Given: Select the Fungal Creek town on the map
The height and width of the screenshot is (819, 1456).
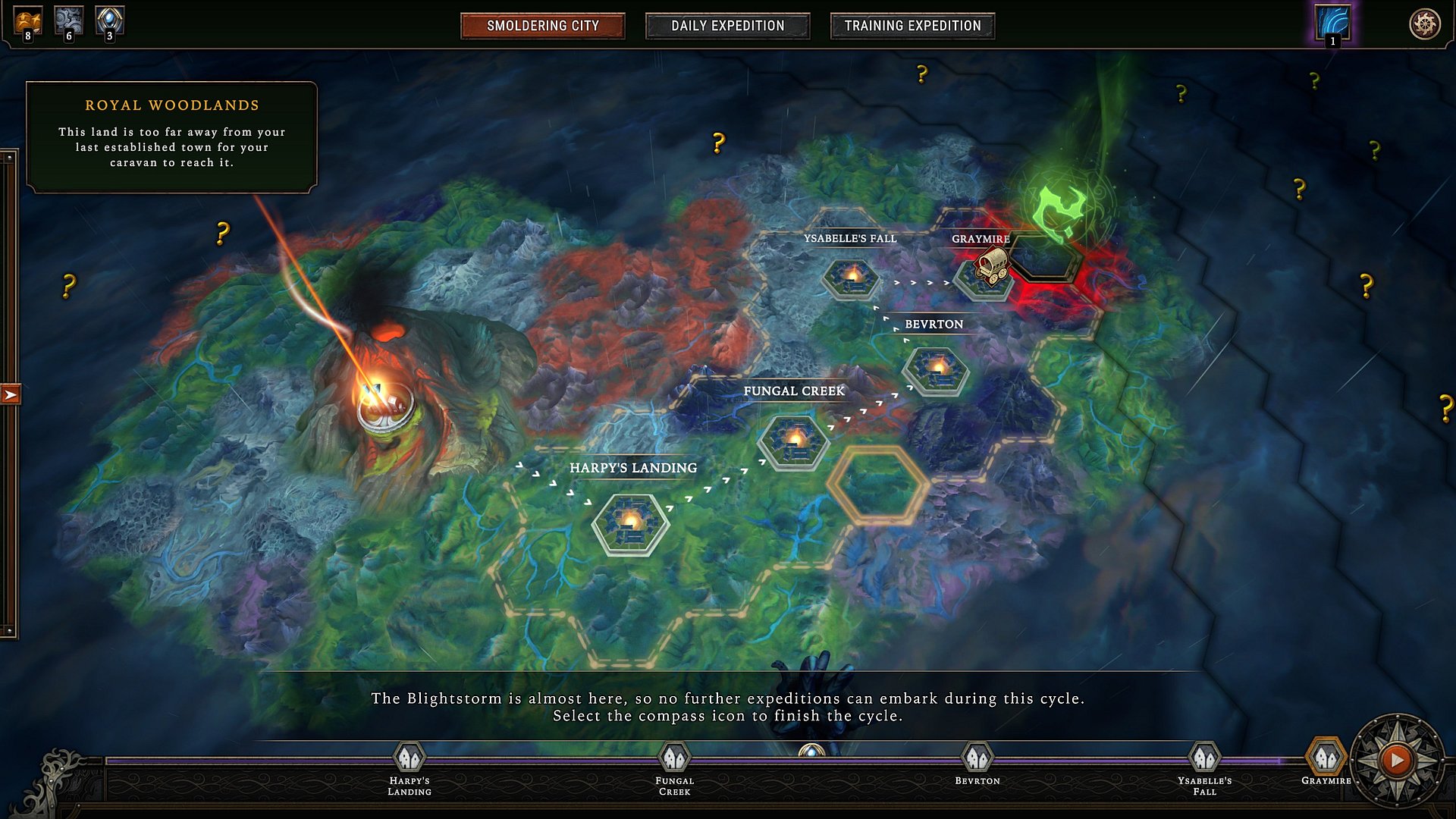Looking at the screenshot, I should pyautogui.click(x=794, y=441).
